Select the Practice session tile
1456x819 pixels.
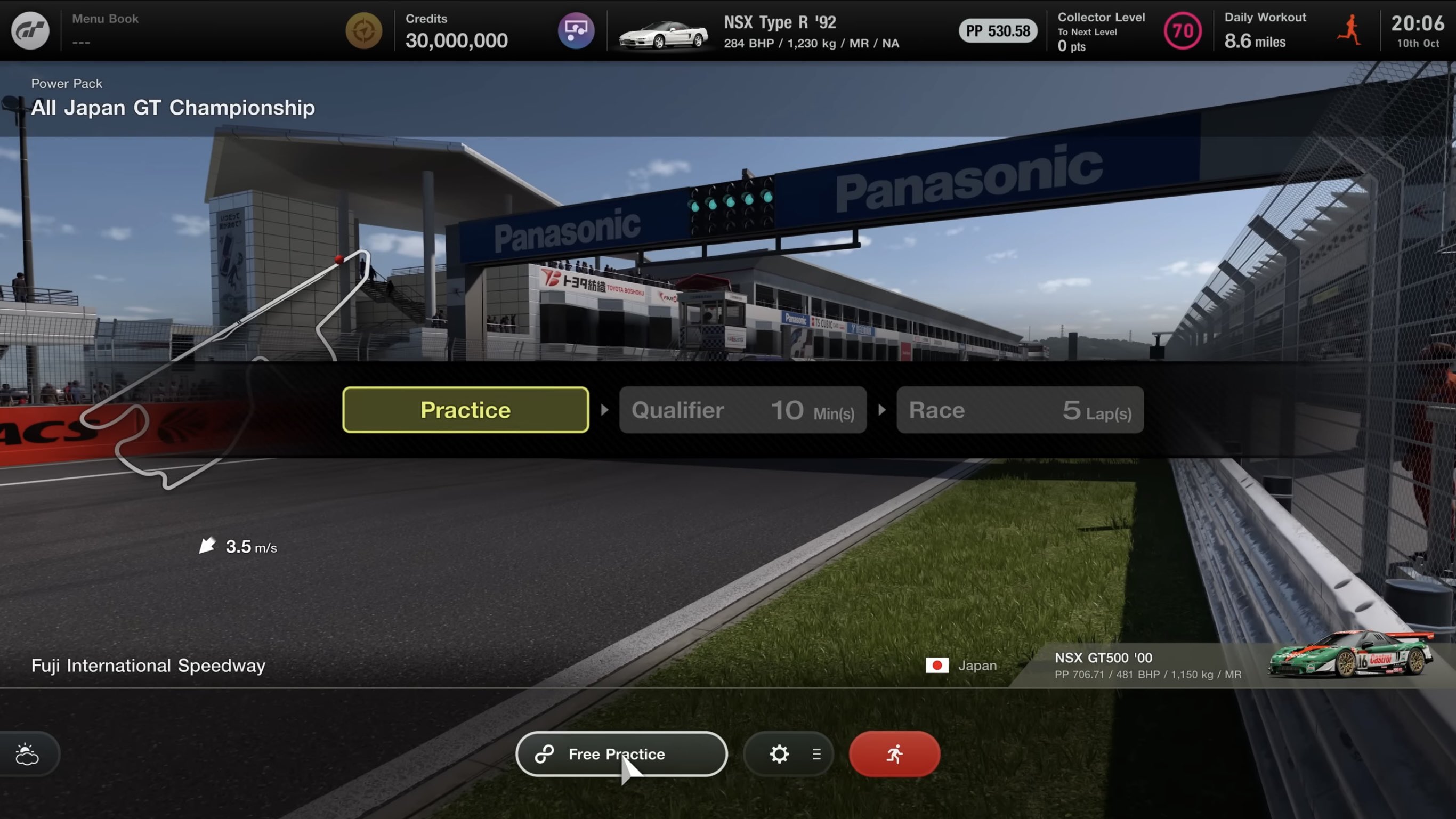click(465, 410)
